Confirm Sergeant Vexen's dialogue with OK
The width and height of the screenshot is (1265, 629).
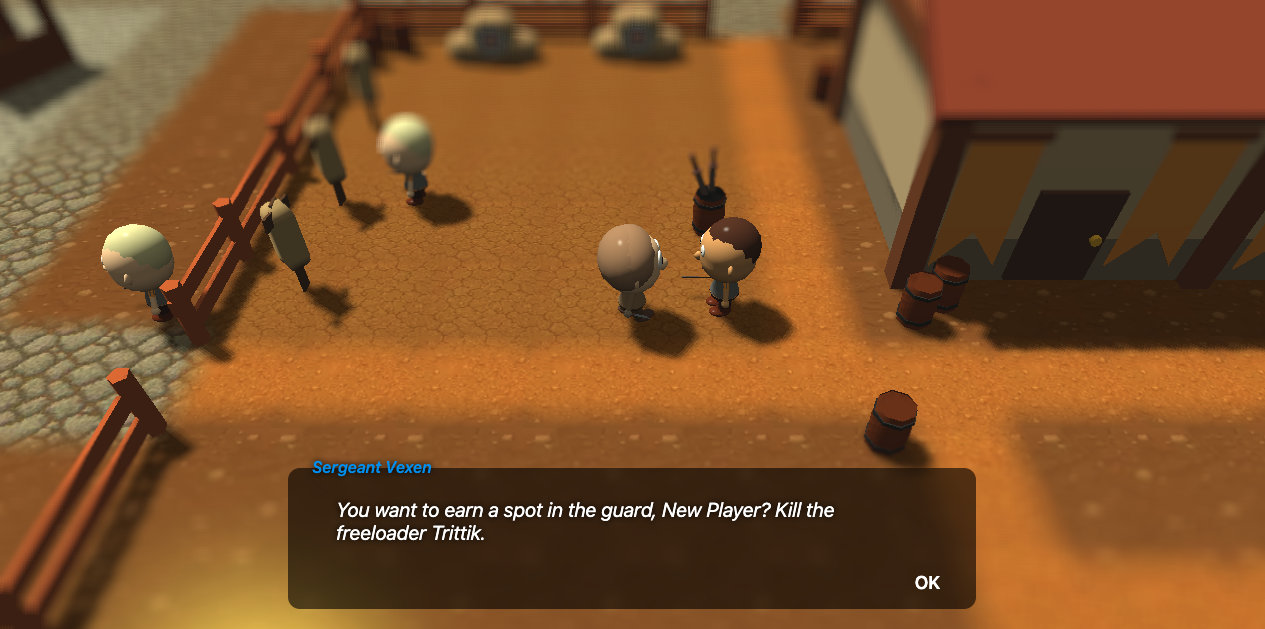(x=927, y=583)
